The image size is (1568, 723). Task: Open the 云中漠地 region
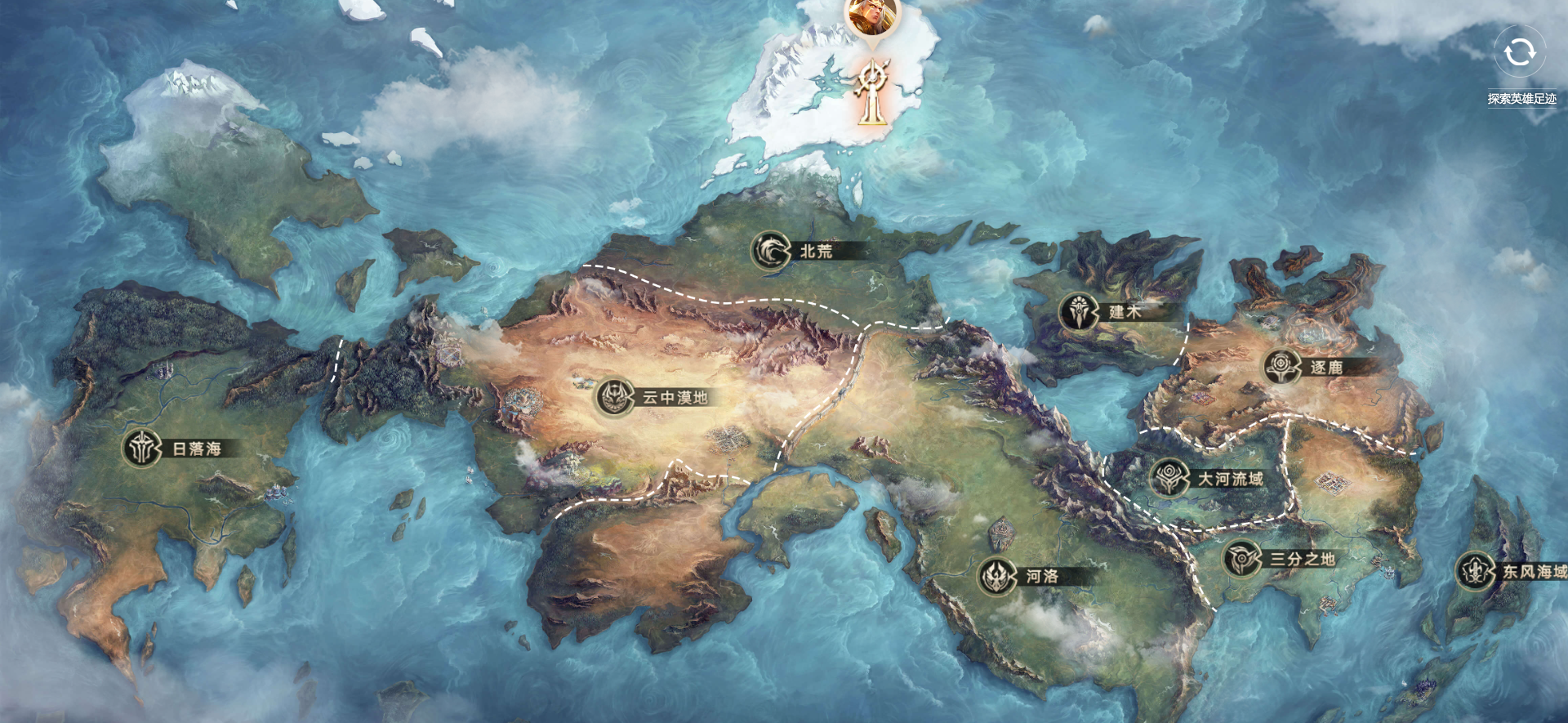tap(615, 398)
